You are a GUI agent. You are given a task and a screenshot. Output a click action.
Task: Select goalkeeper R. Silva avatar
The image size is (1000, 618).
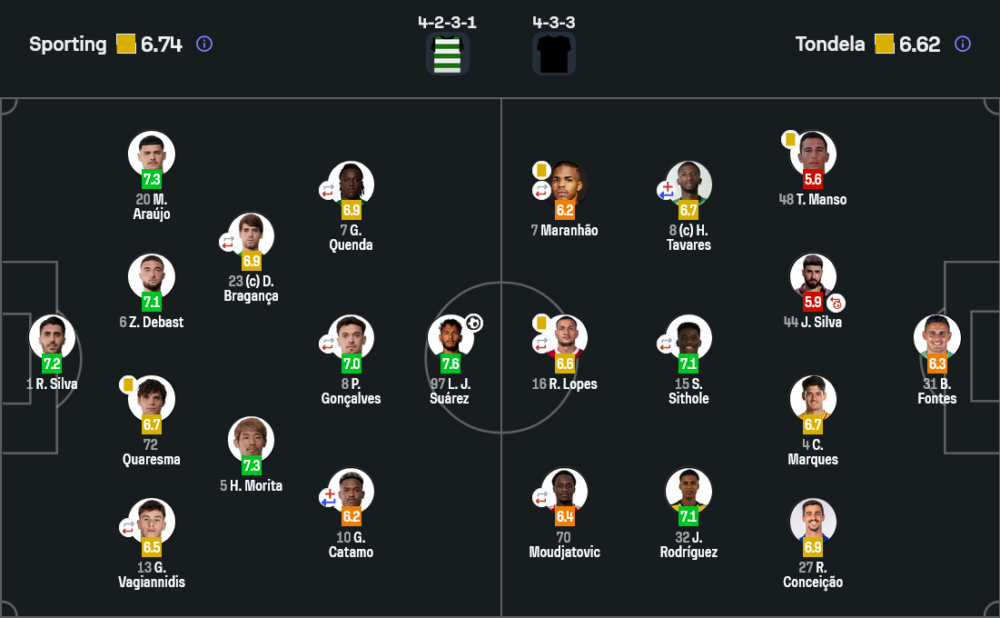(x=52, y=339)
